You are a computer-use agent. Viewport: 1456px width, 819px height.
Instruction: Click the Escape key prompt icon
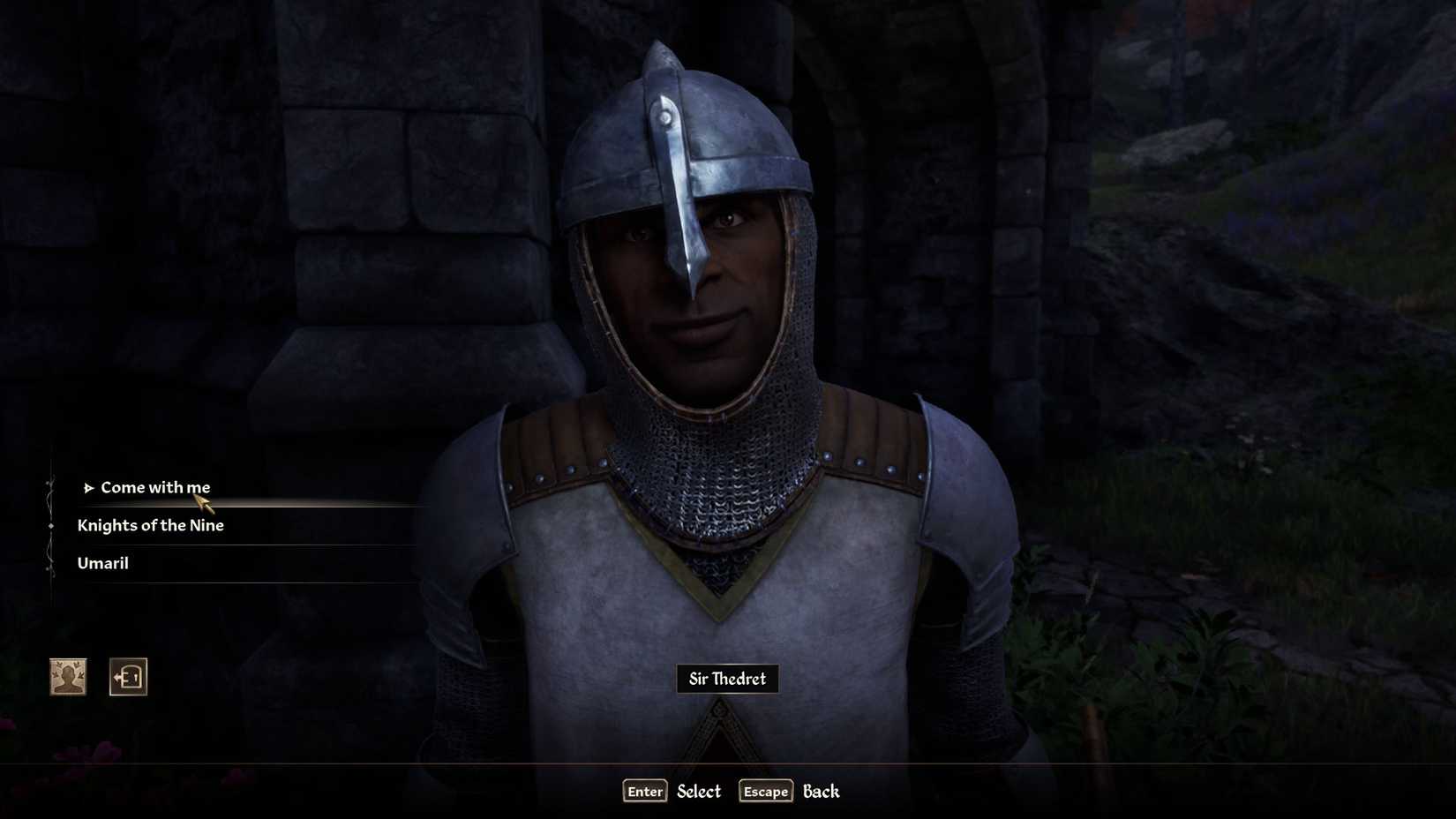764,792
